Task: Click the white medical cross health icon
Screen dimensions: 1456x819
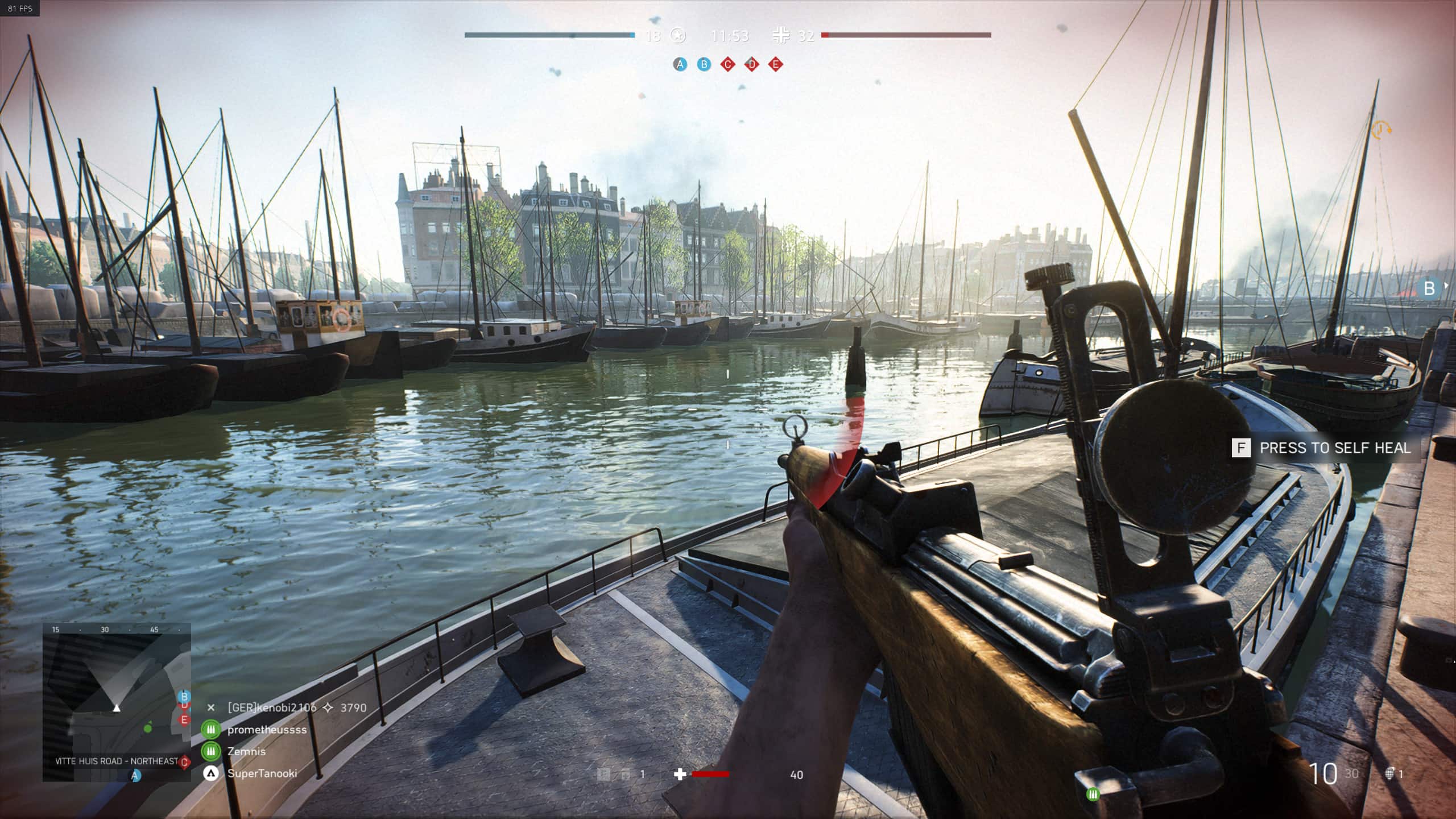Action: pos(680,774)
